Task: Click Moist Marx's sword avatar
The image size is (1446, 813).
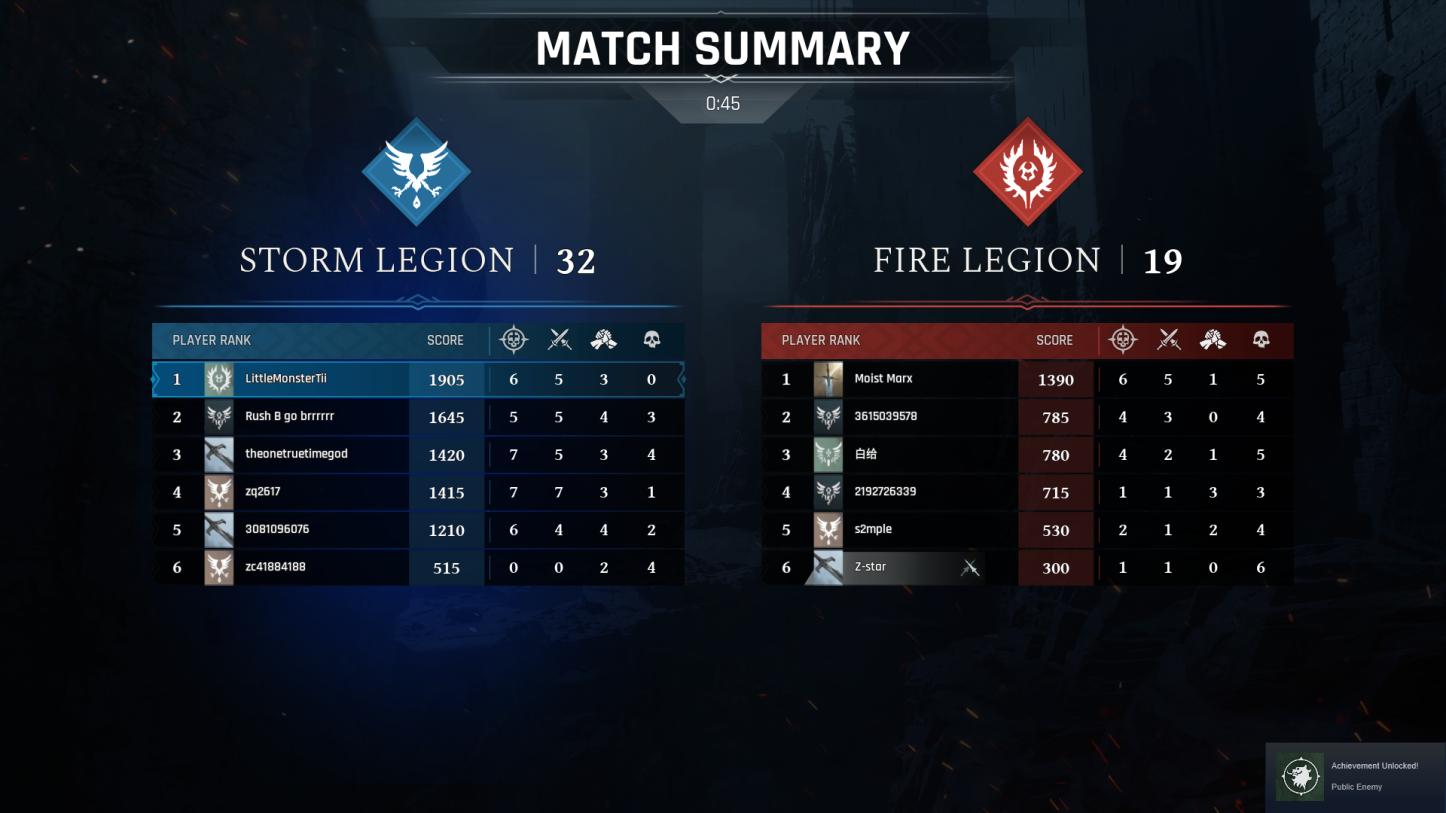Action: (828, 380)
